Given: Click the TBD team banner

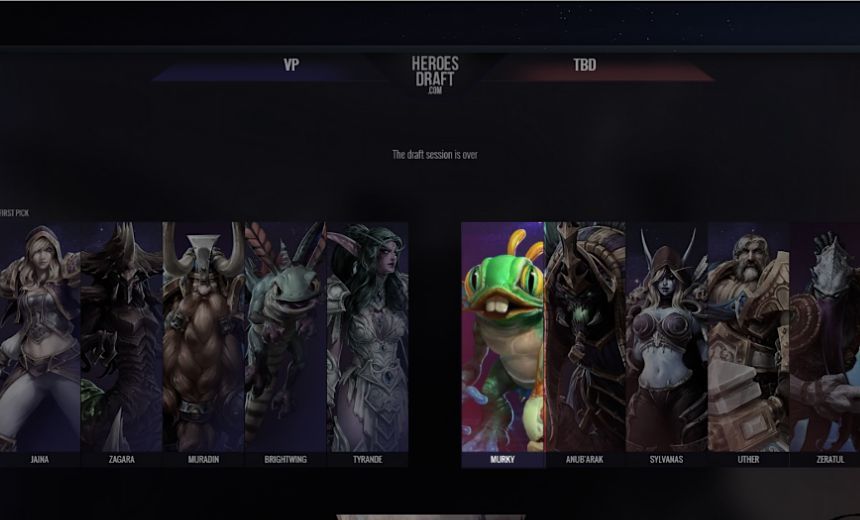Looking at the screenshot, I should [585, 66].
